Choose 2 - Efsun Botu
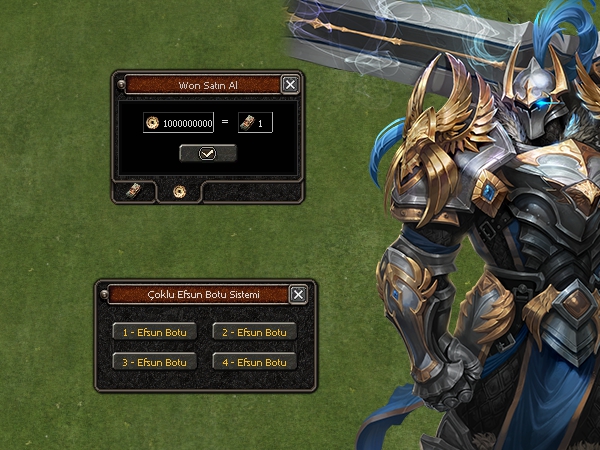The height and width of the screenshot is (450, 600). tap(254, 332)
